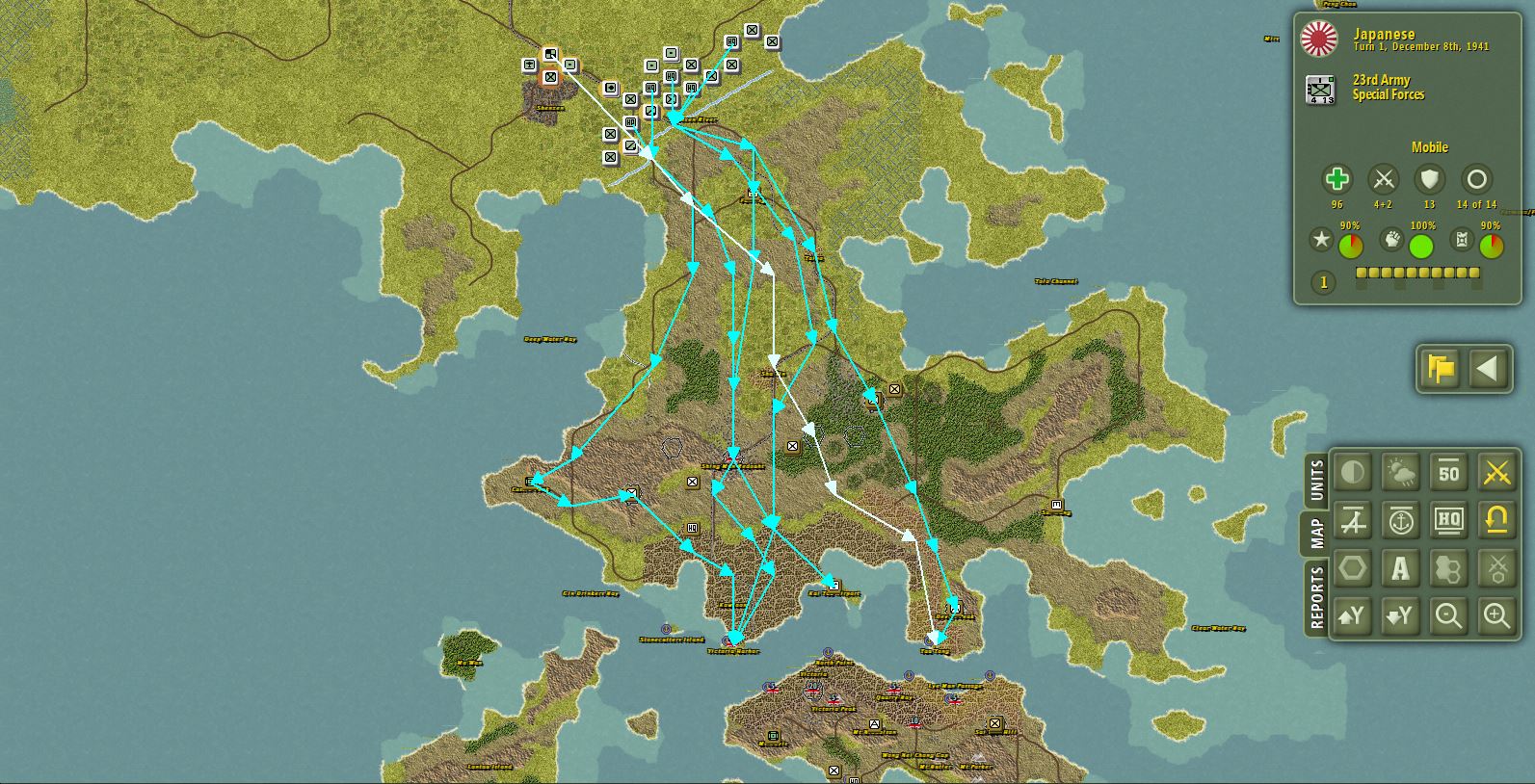The height and width of the screenshot is (784, 1535).
Task: Select the yellow crossed swords combat icon
Action: [1496, 472]
